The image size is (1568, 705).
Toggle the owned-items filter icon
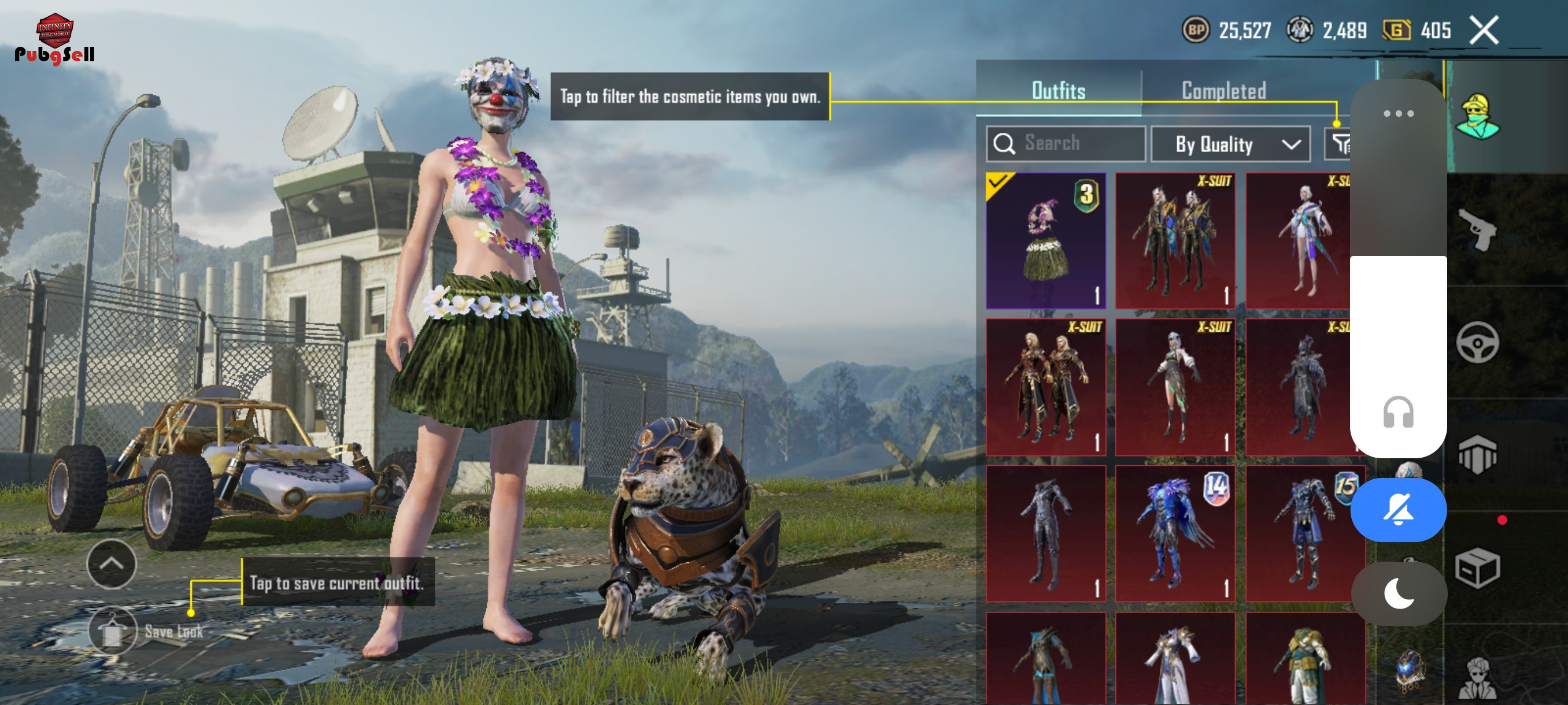[1339, 144]
